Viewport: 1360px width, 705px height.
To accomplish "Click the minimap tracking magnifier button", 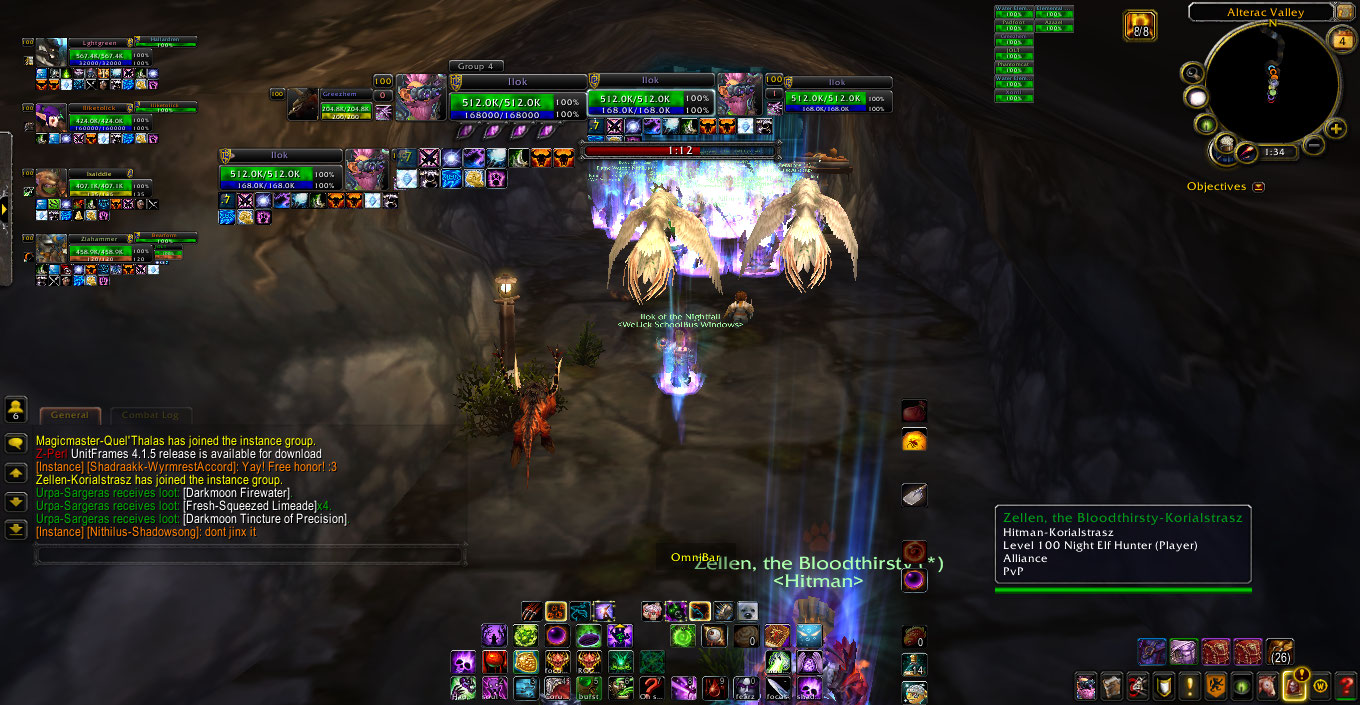I will click(1191, 72).
